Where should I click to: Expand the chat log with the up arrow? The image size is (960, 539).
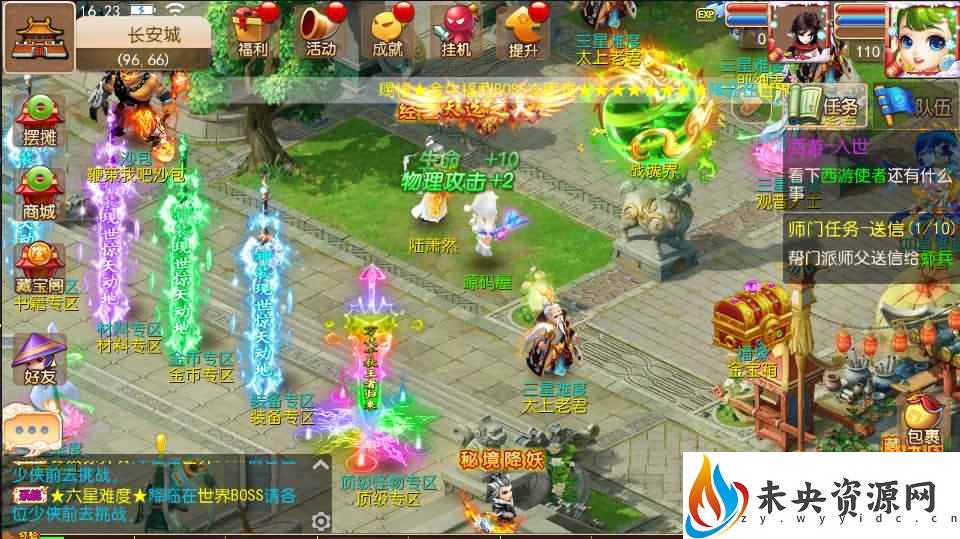[321, 463]
